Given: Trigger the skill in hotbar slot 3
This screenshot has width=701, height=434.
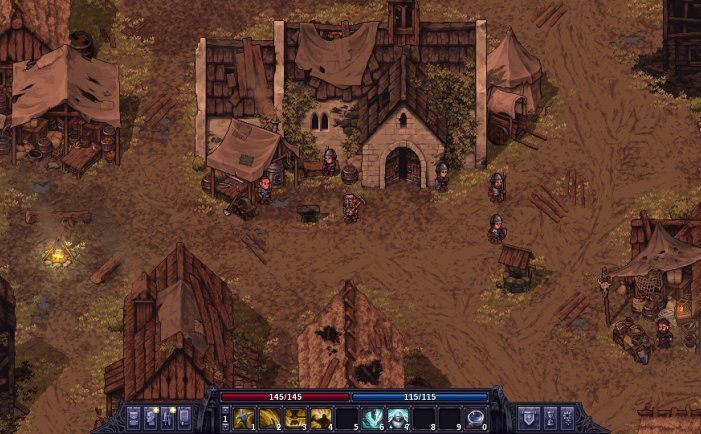Looking at the screenshot, I should pos(295,417).
